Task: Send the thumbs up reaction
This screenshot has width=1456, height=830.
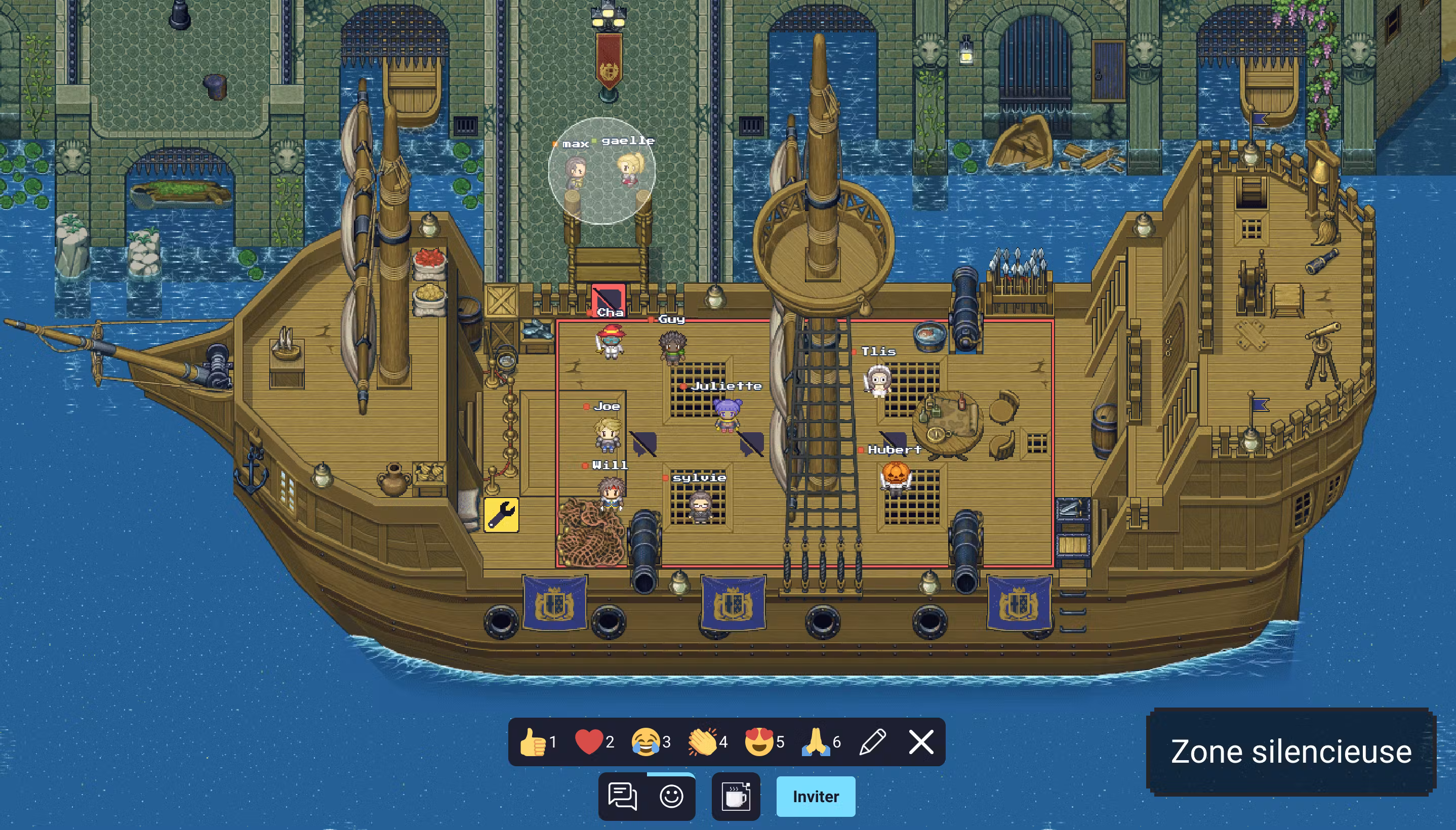Action: (534, 742)
